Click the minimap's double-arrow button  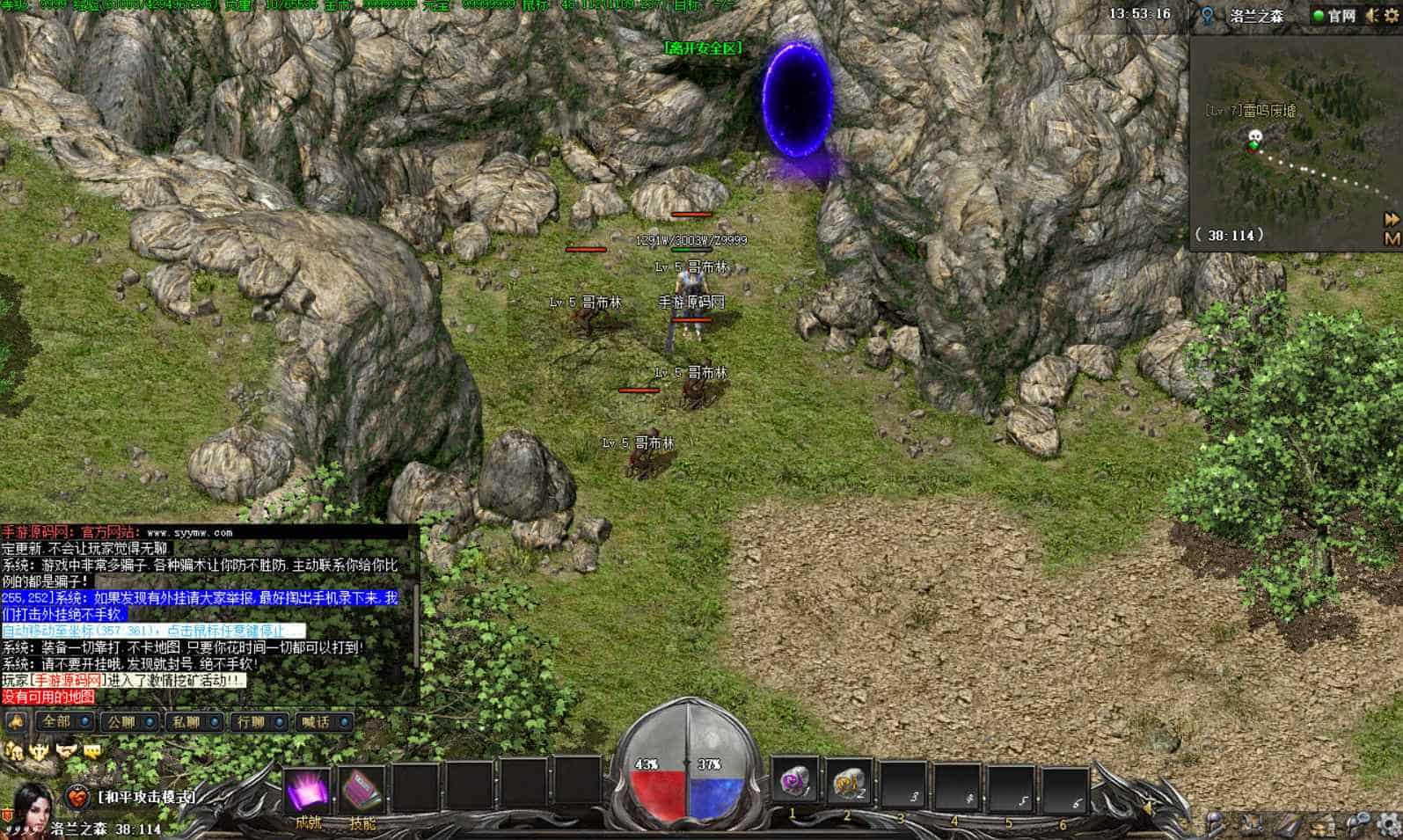(1392, 218)
